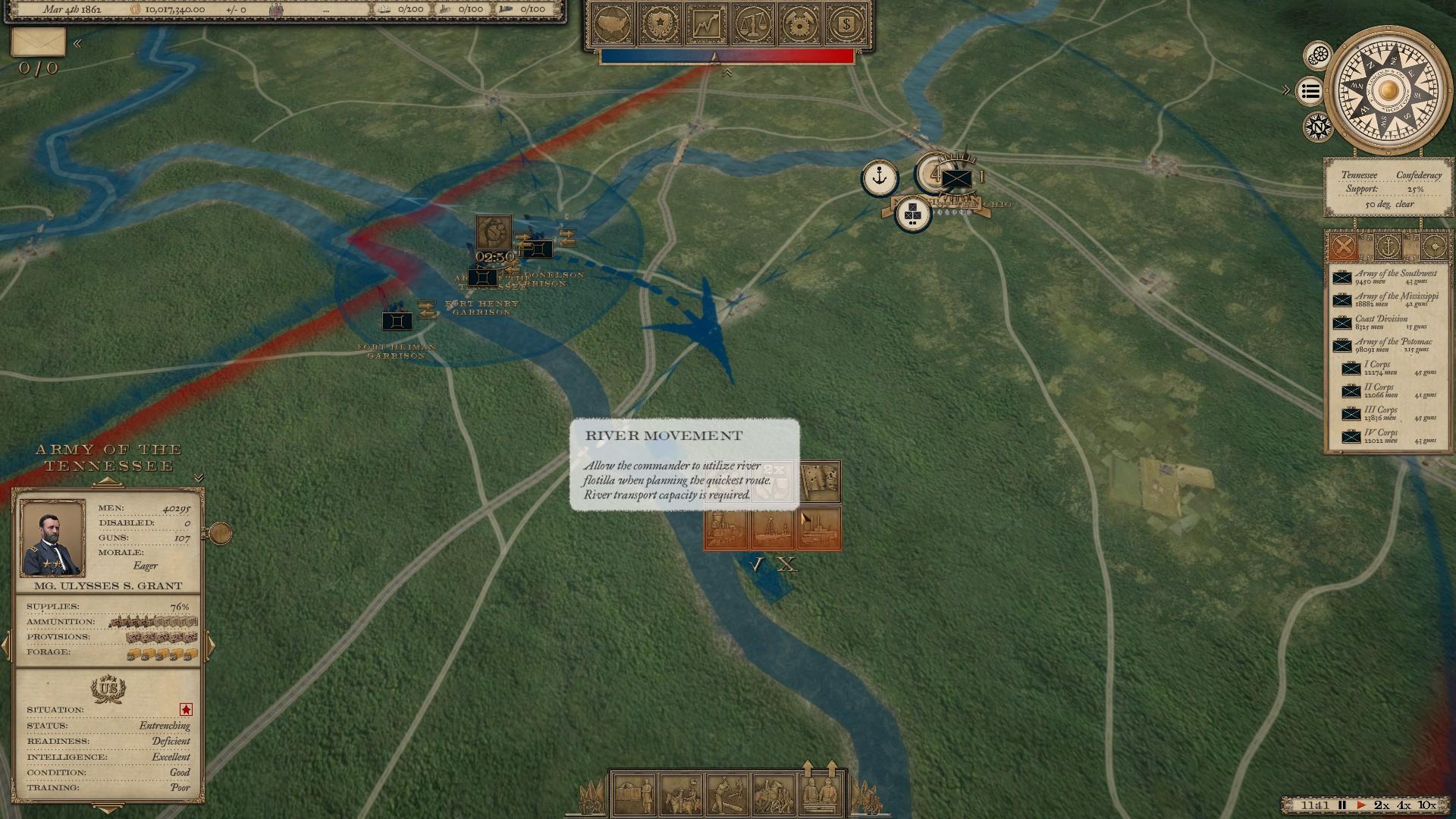Viewport: 1456px width, 819px height.
Task: Open the shield and star government panel
Action: [x=660, y=26]
